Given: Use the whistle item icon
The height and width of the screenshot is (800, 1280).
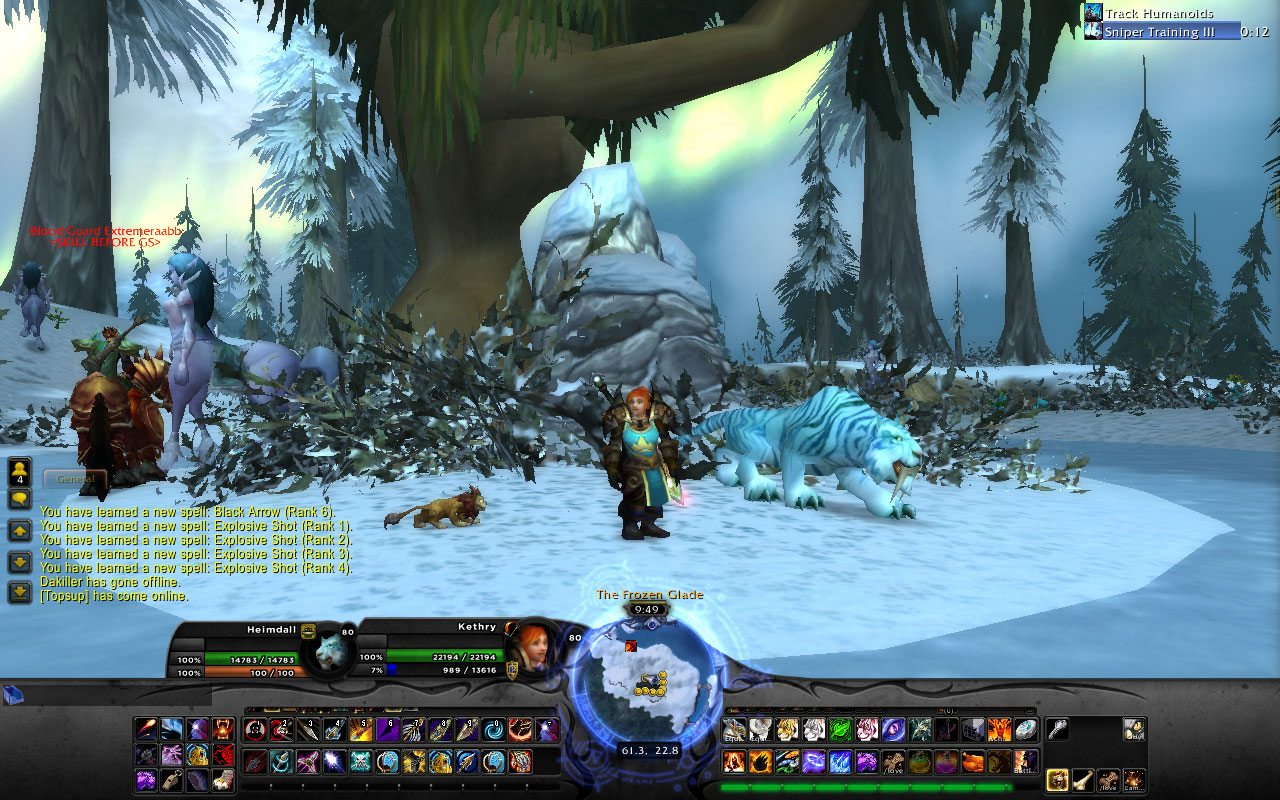Looking at the screenshot, I should (x=1058, y=730).
